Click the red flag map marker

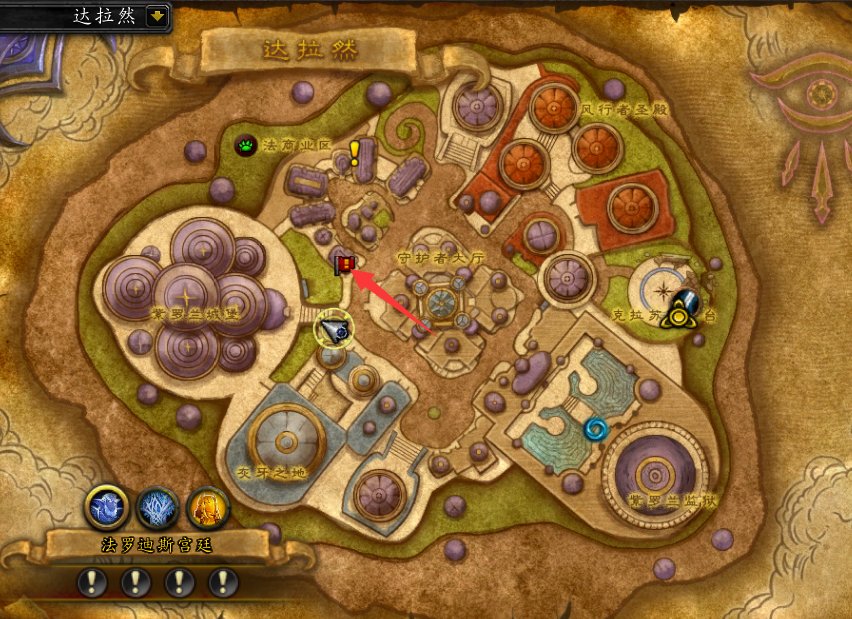pyautogui.click(x=345, y=265)
